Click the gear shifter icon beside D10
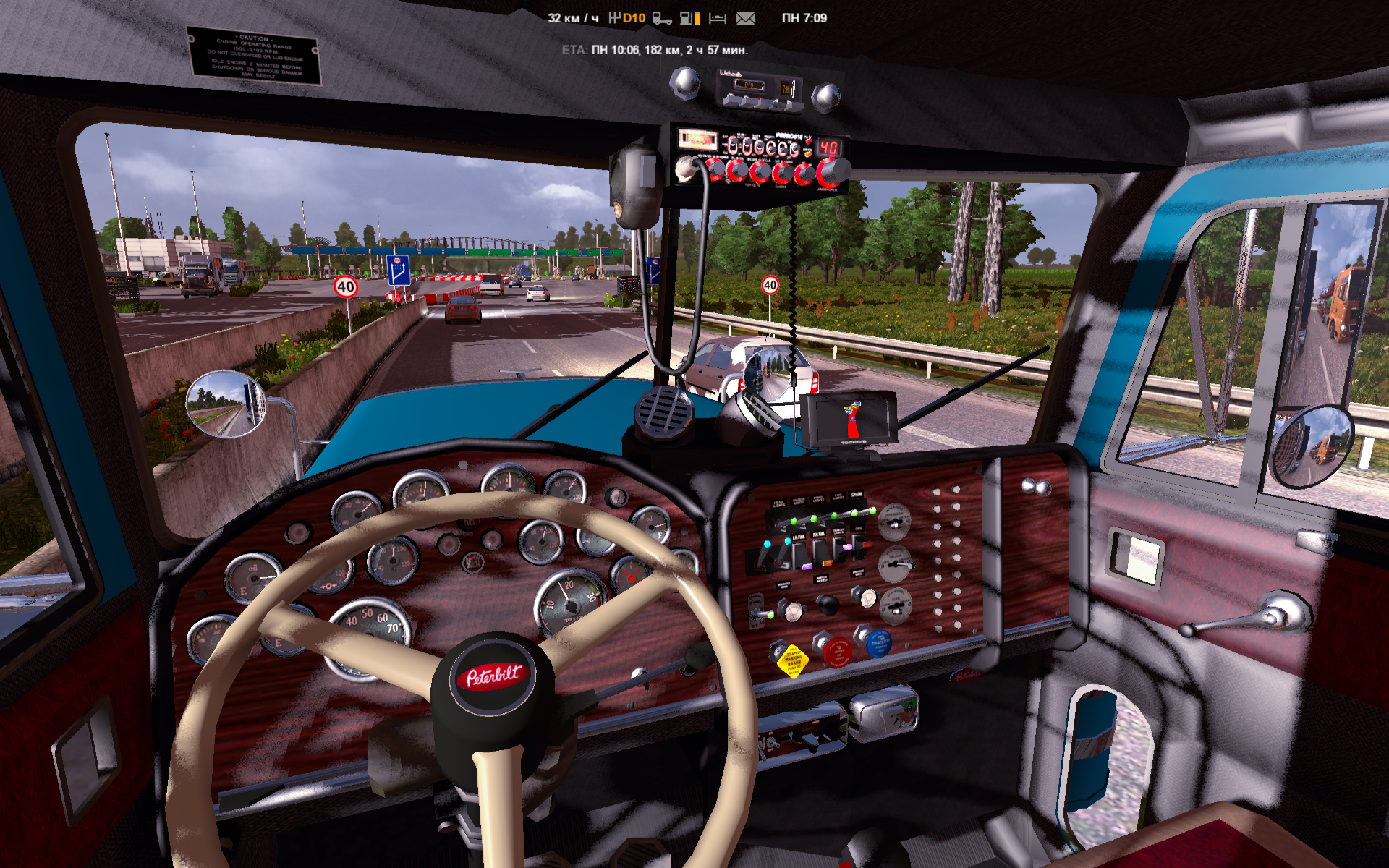This screenshot has height=868, width=1389. 614,18
